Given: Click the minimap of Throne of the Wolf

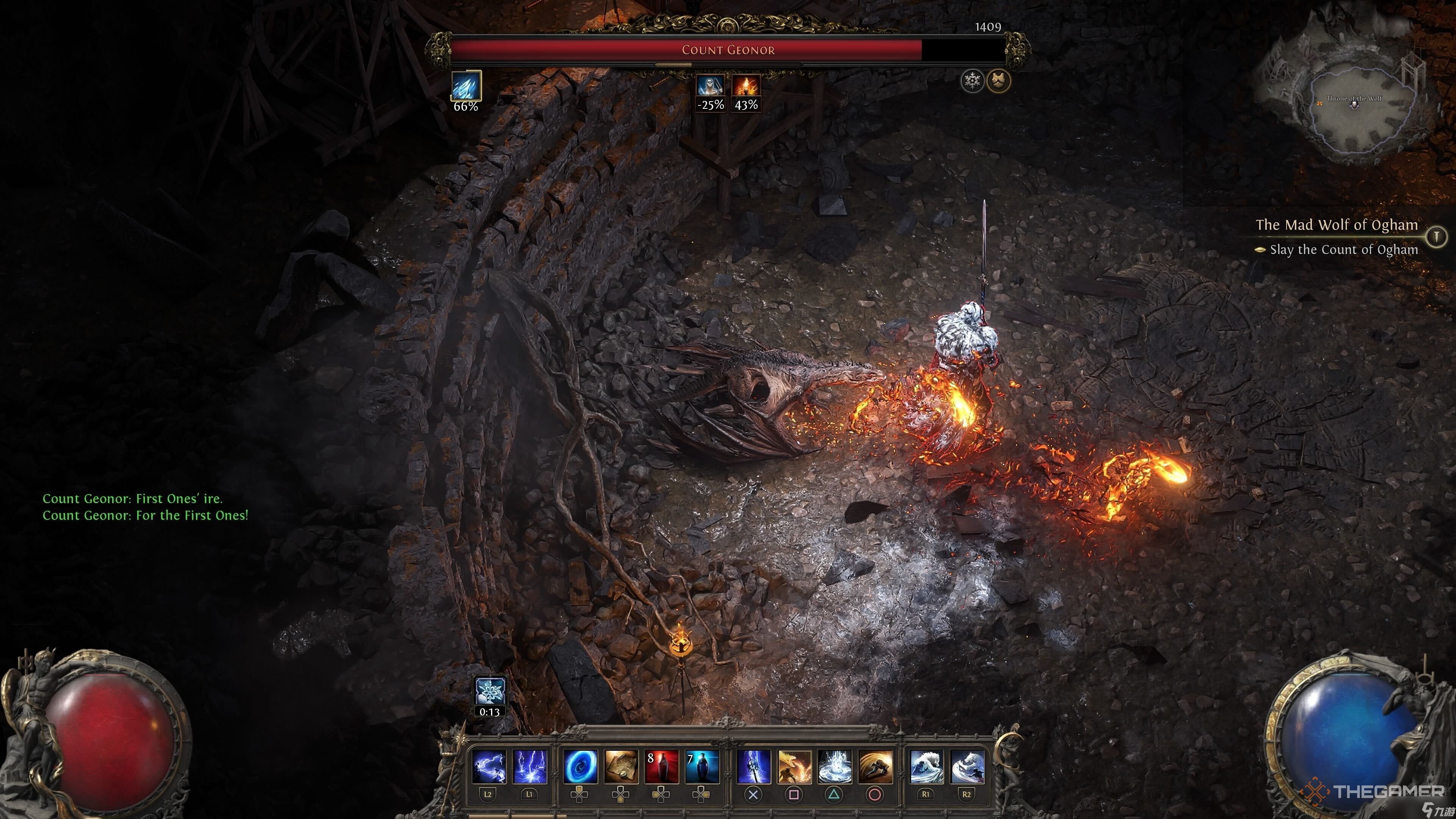Looking at the screenshot, I should pos(1354,107).
